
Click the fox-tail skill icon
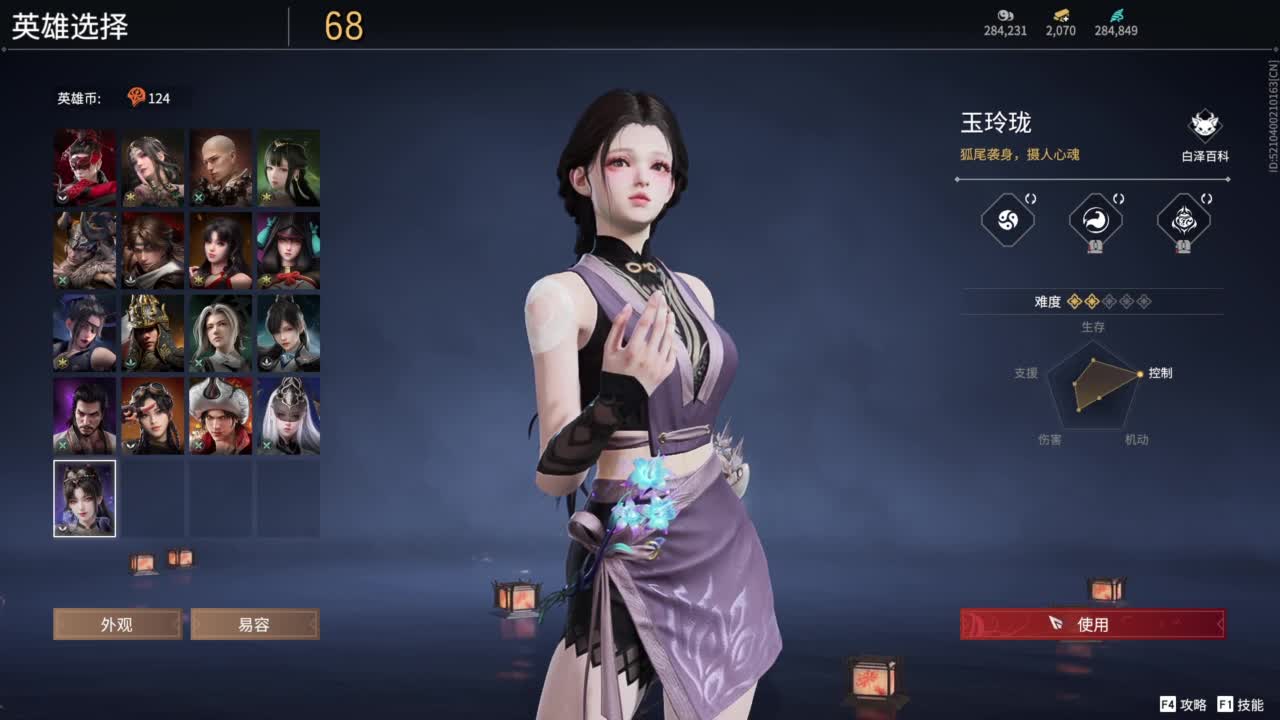click(x=1094, y=220)
